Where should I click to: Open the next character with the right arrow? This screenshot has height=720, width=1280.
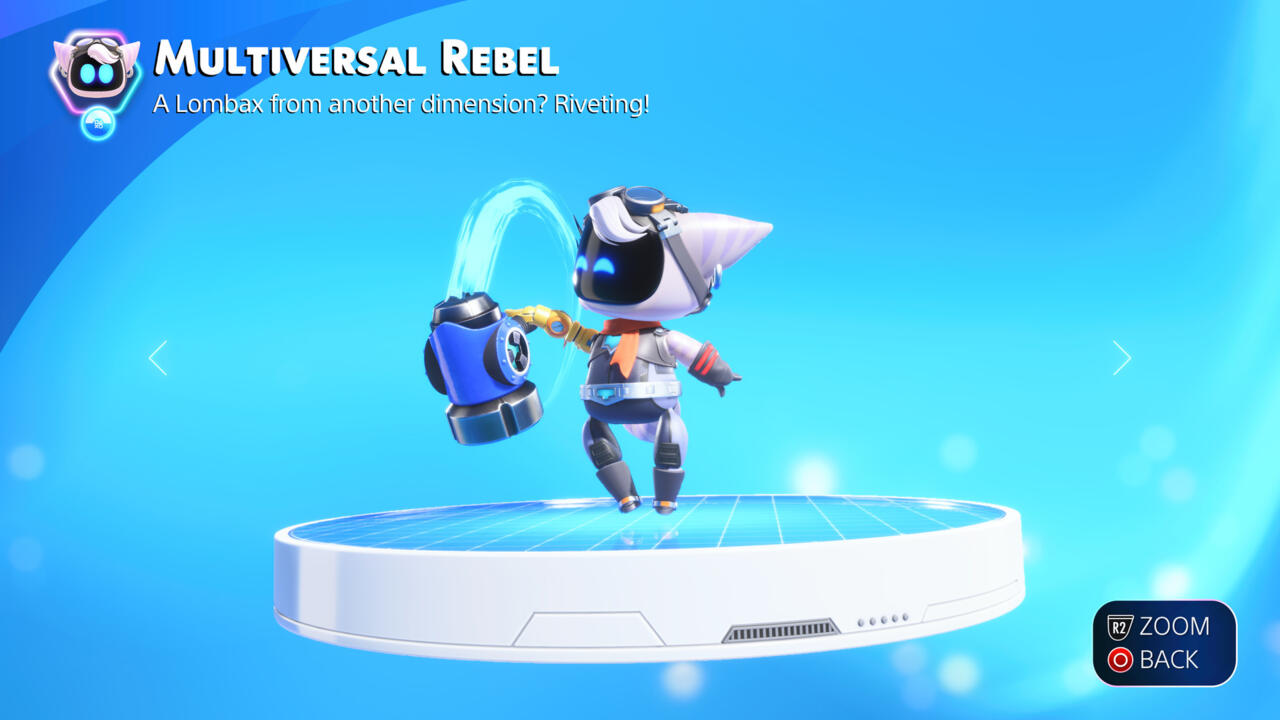click(x=1122, y=358)
